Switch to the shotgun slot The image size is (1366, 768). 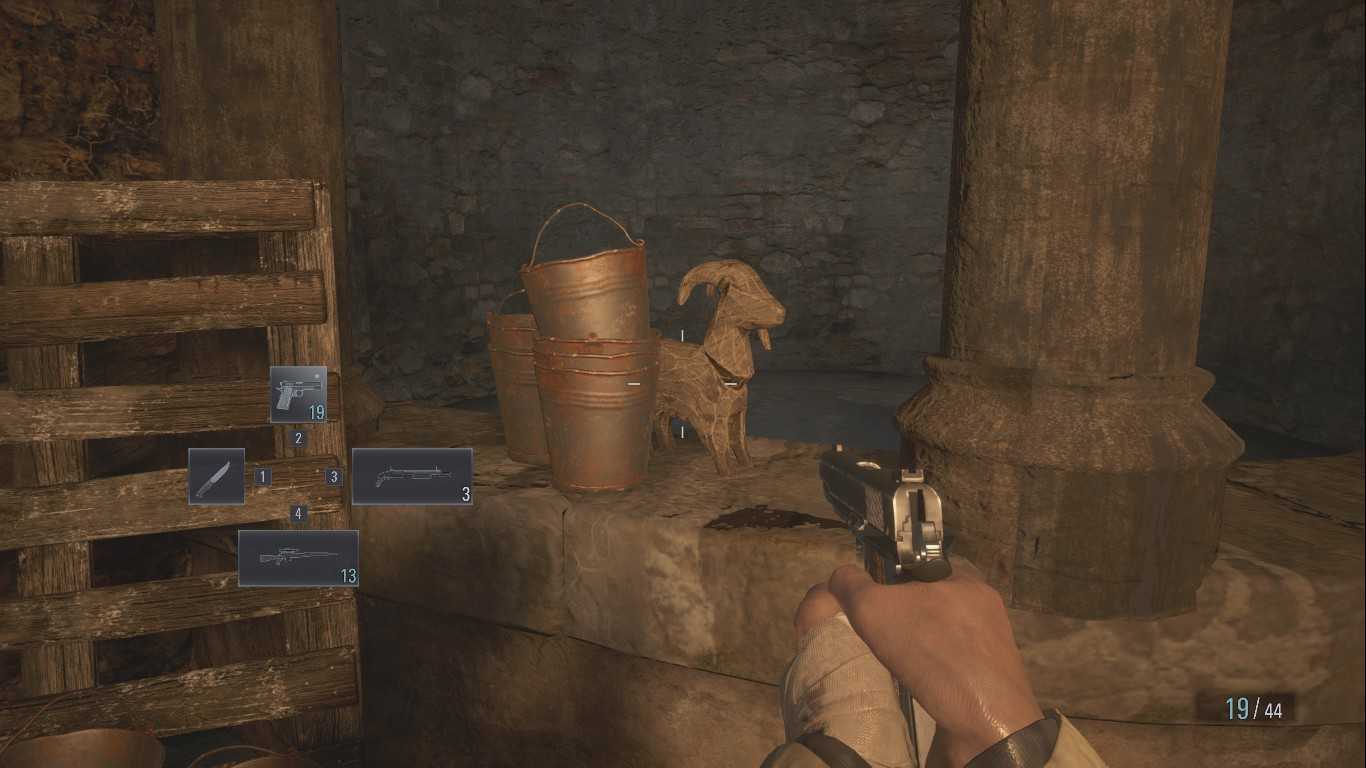[412, 476]
